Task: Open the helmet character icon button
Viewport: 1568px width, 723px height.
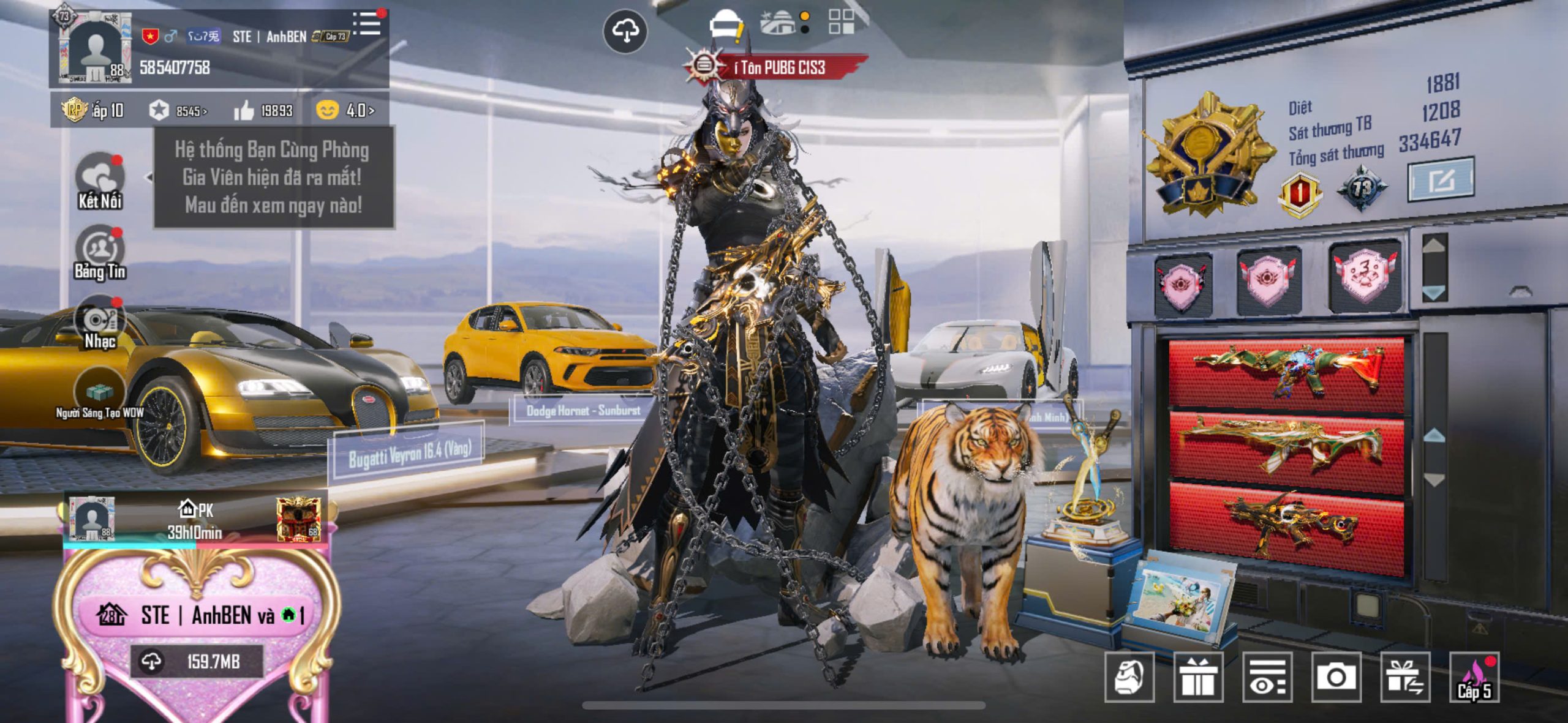Action: coord(1129,677)
